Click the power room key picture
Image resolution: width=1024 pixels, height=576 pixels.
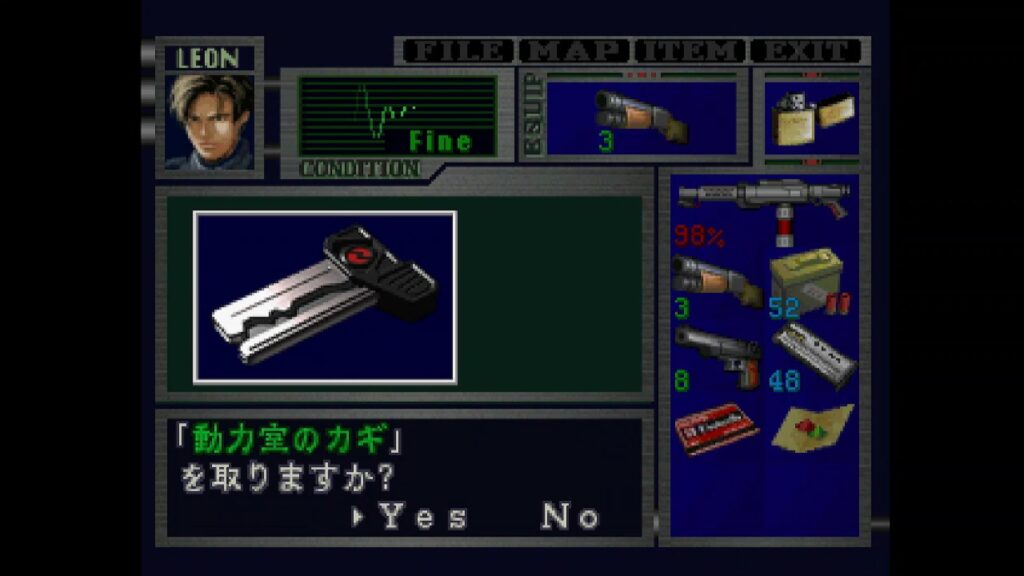click(325, 297)
